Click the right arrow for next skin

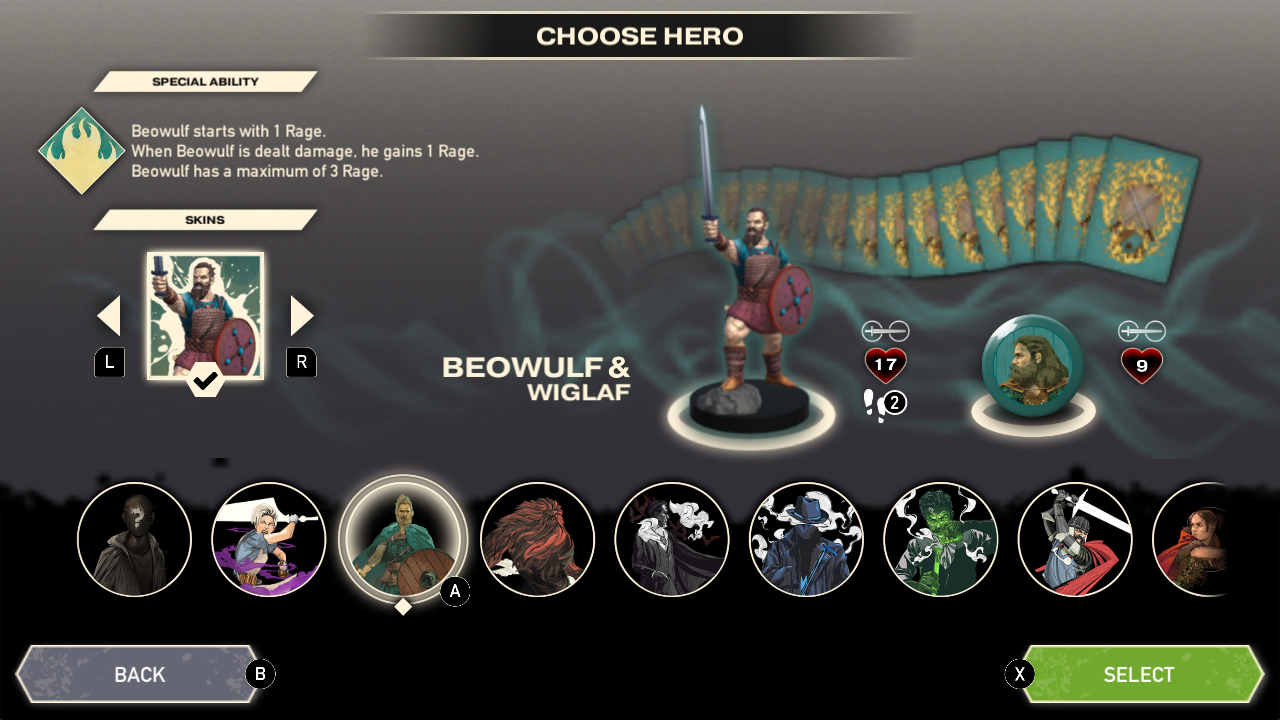[x=301, y=314]
